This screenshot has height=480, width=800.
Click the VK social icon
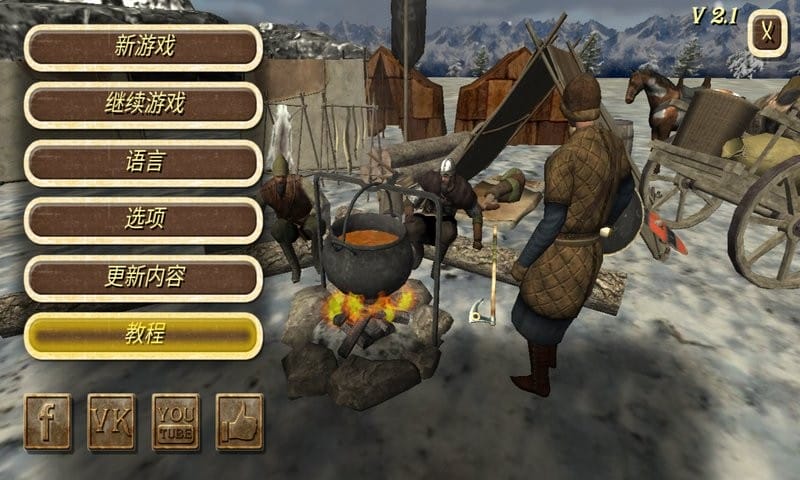[111, 422]
